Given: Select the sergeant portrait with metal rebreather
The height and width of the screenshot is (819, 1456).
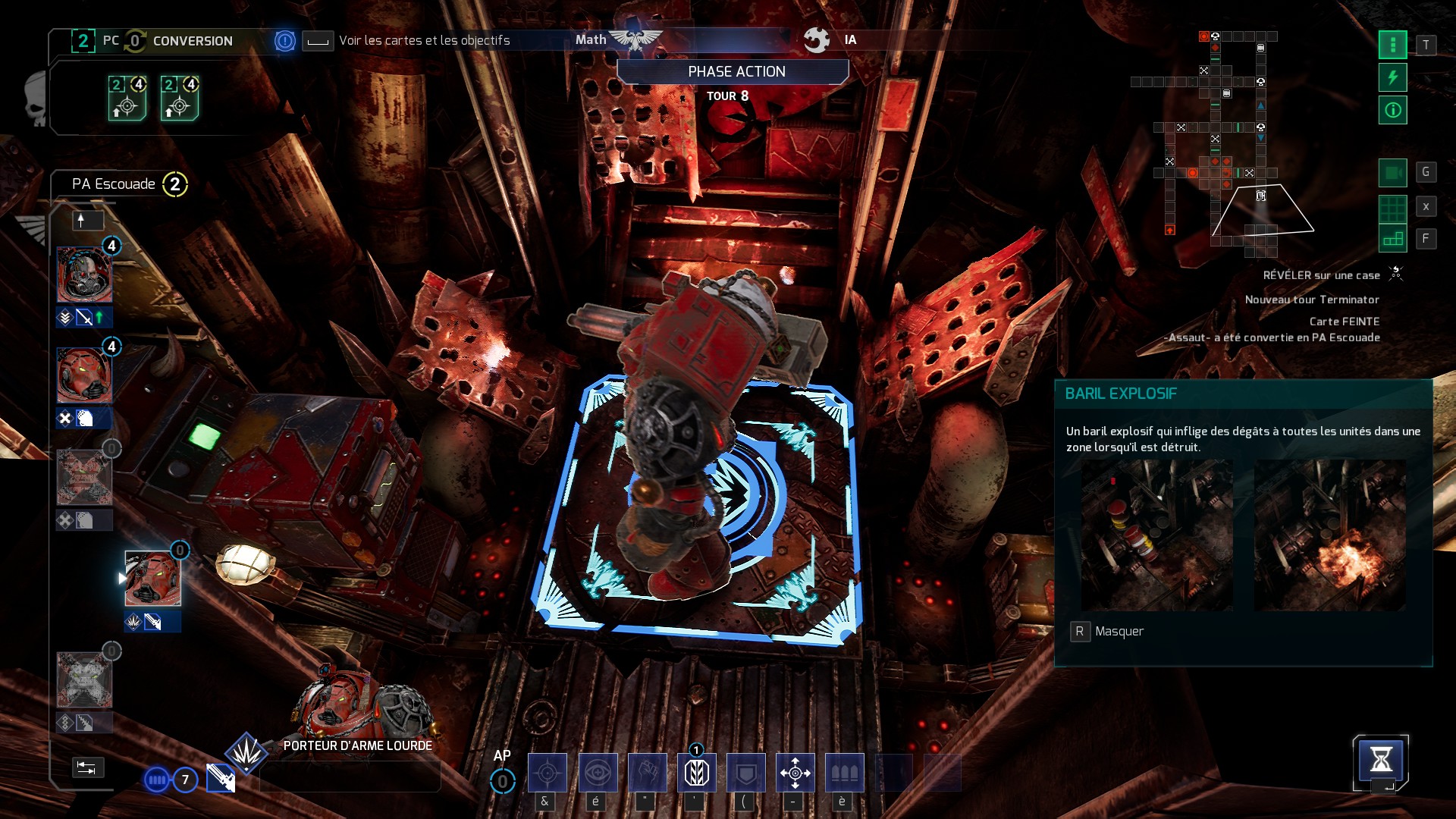Looking at the screenshot, I should pyautogui.click(x=84, y=275).
